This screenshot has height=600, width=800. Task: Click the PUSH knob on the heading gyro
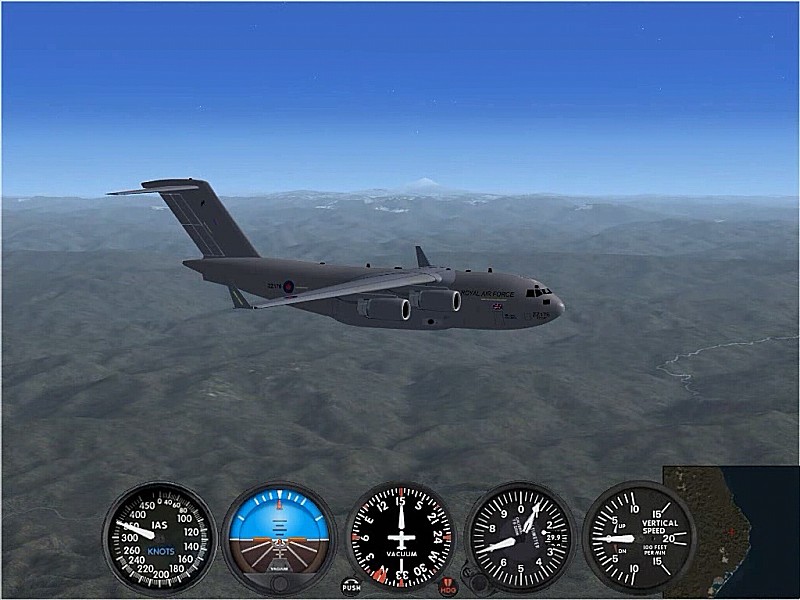click(x=351, y=587)
